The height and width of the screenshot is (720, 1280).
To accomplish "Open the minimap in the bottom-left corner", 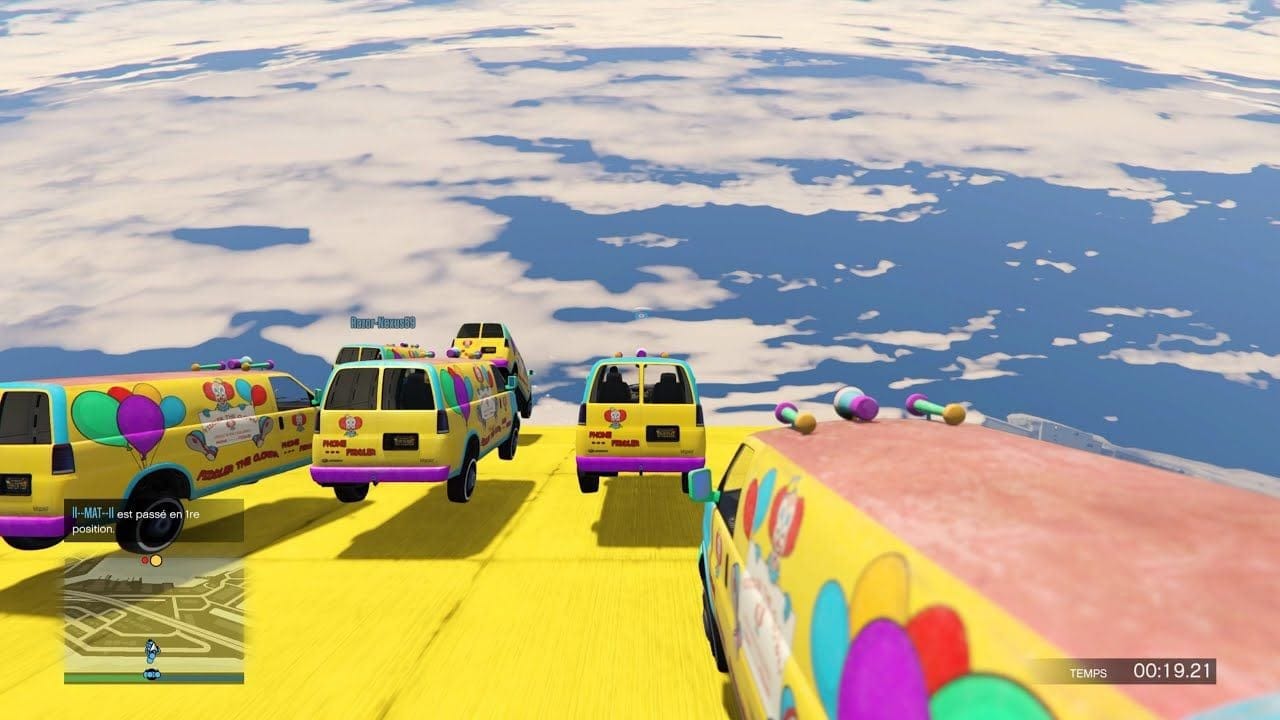I will [150, 620].
